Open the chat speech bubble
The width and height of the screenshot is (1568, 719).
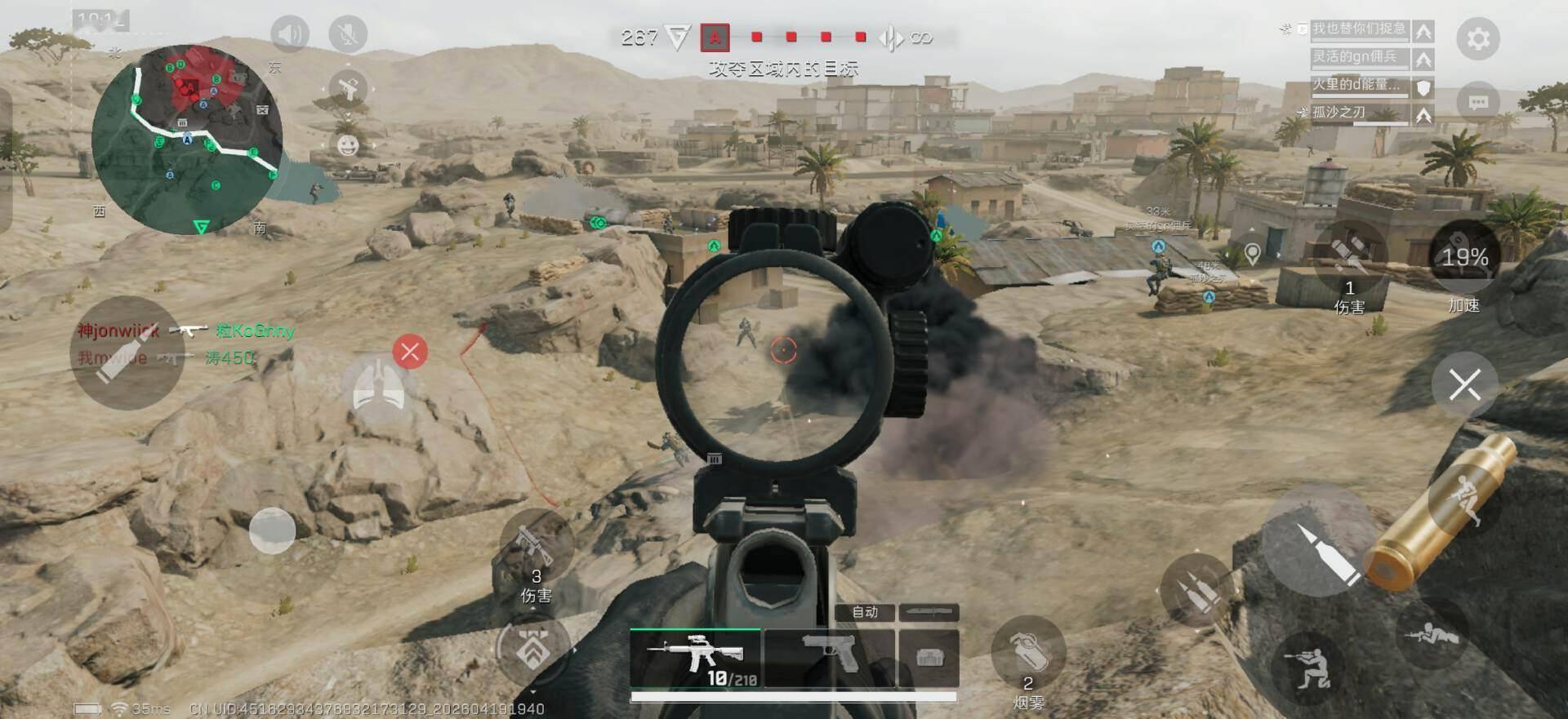pos(1477,102)
